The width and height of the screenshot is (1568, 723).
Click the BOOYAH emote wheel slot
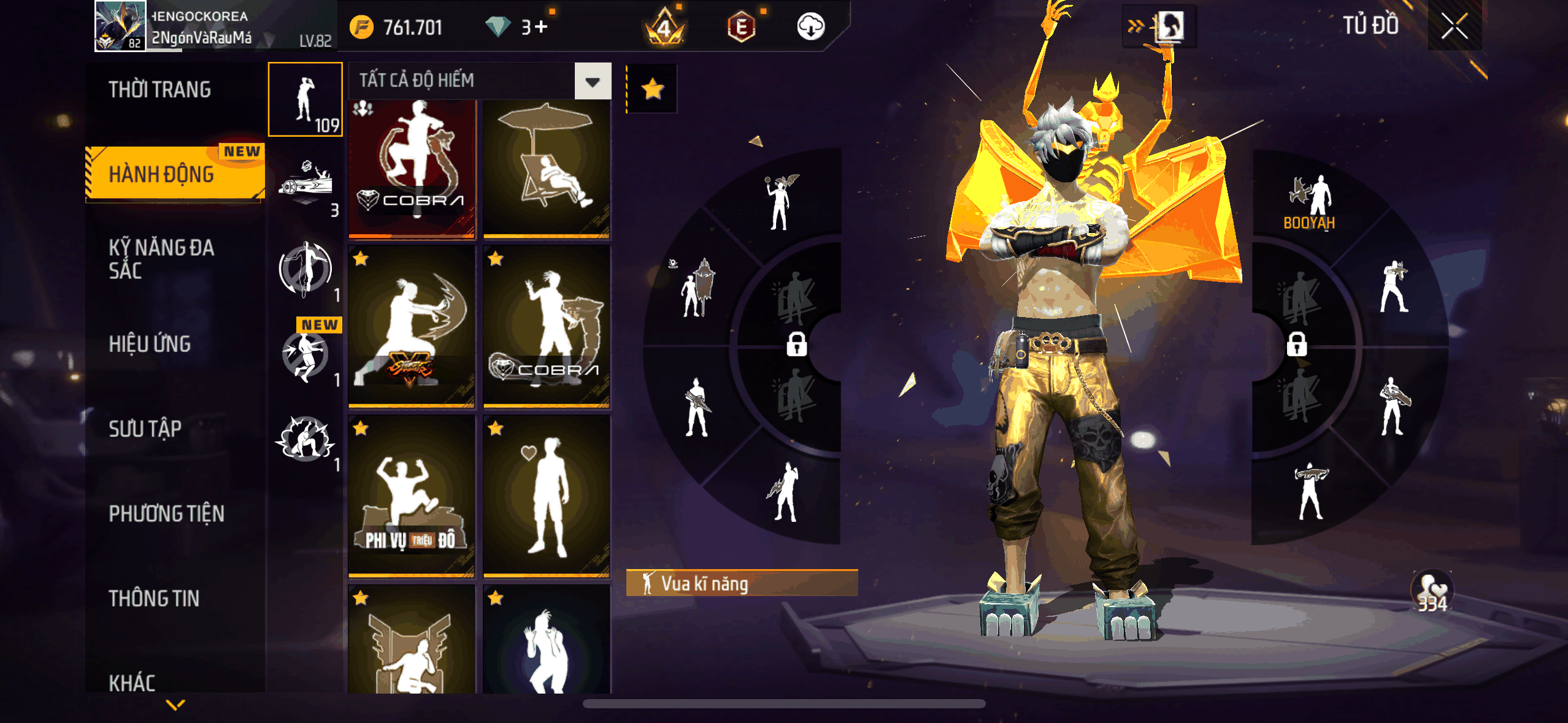tap(1310, 202)
